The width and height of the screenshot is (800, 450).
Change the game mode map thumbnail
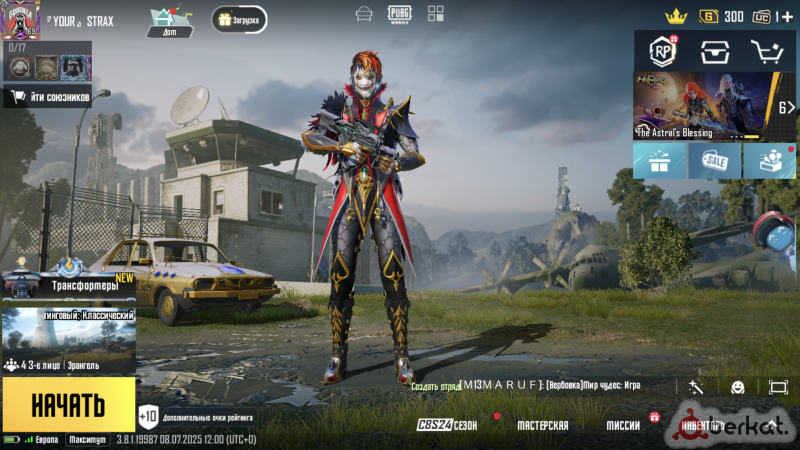pos(68,332)
